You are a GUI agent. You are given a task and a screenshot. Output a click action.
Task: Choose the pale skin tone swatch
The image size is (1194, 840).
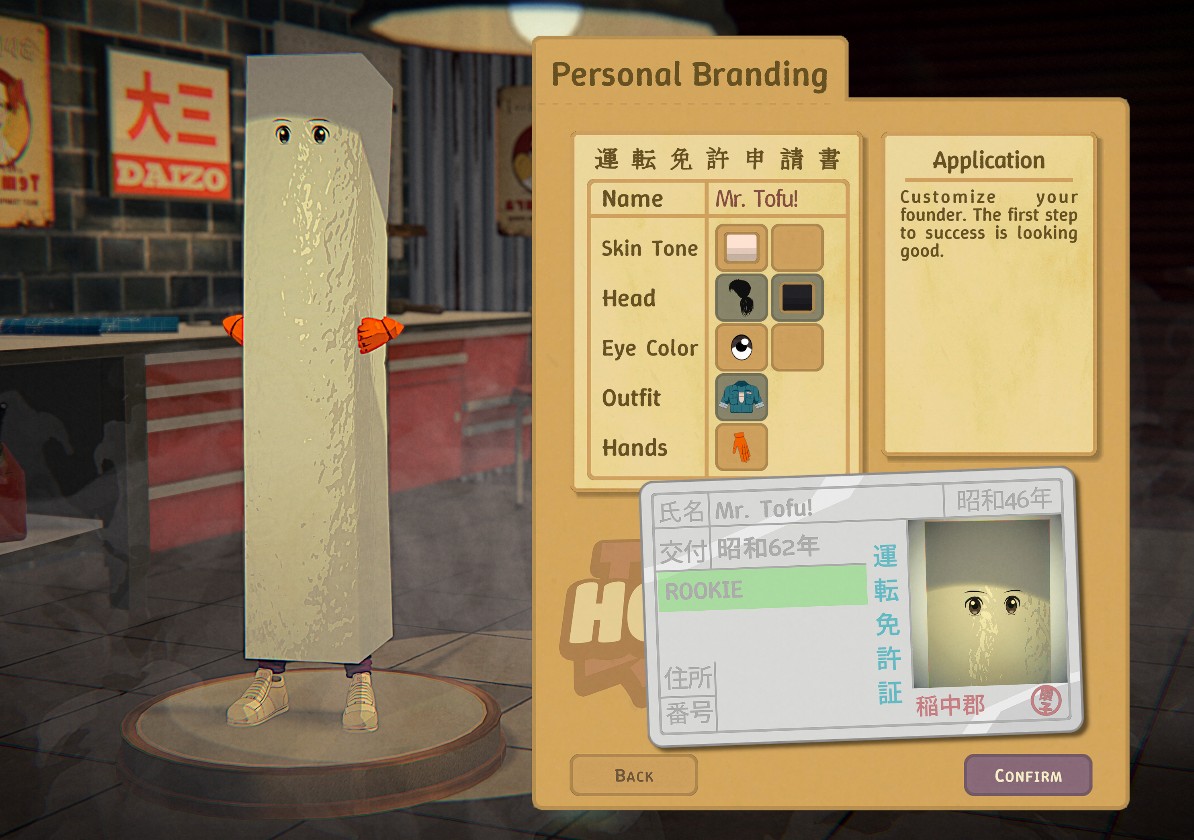[x=741, y=248]
